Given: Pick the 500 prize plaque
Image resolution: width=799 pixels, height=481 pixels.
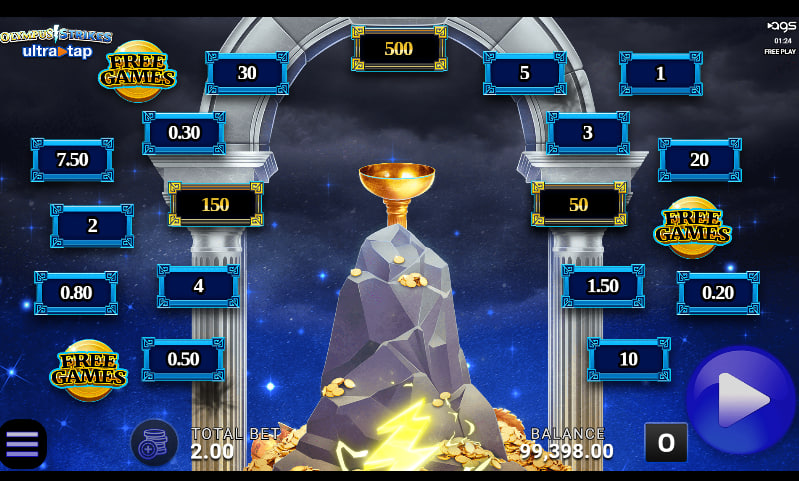Looking at the screenshot, I should 398,49.
